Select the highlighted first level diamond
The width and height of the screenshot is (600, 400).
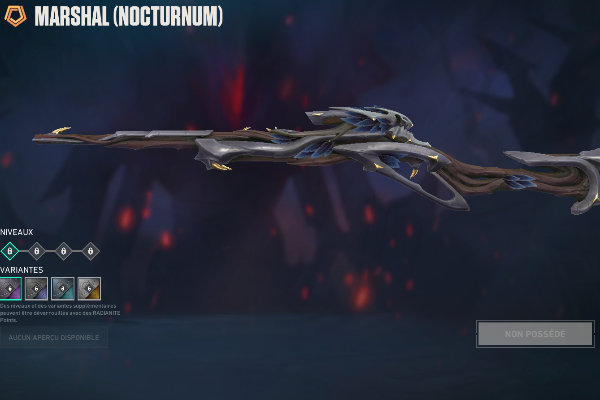[10, 251]
